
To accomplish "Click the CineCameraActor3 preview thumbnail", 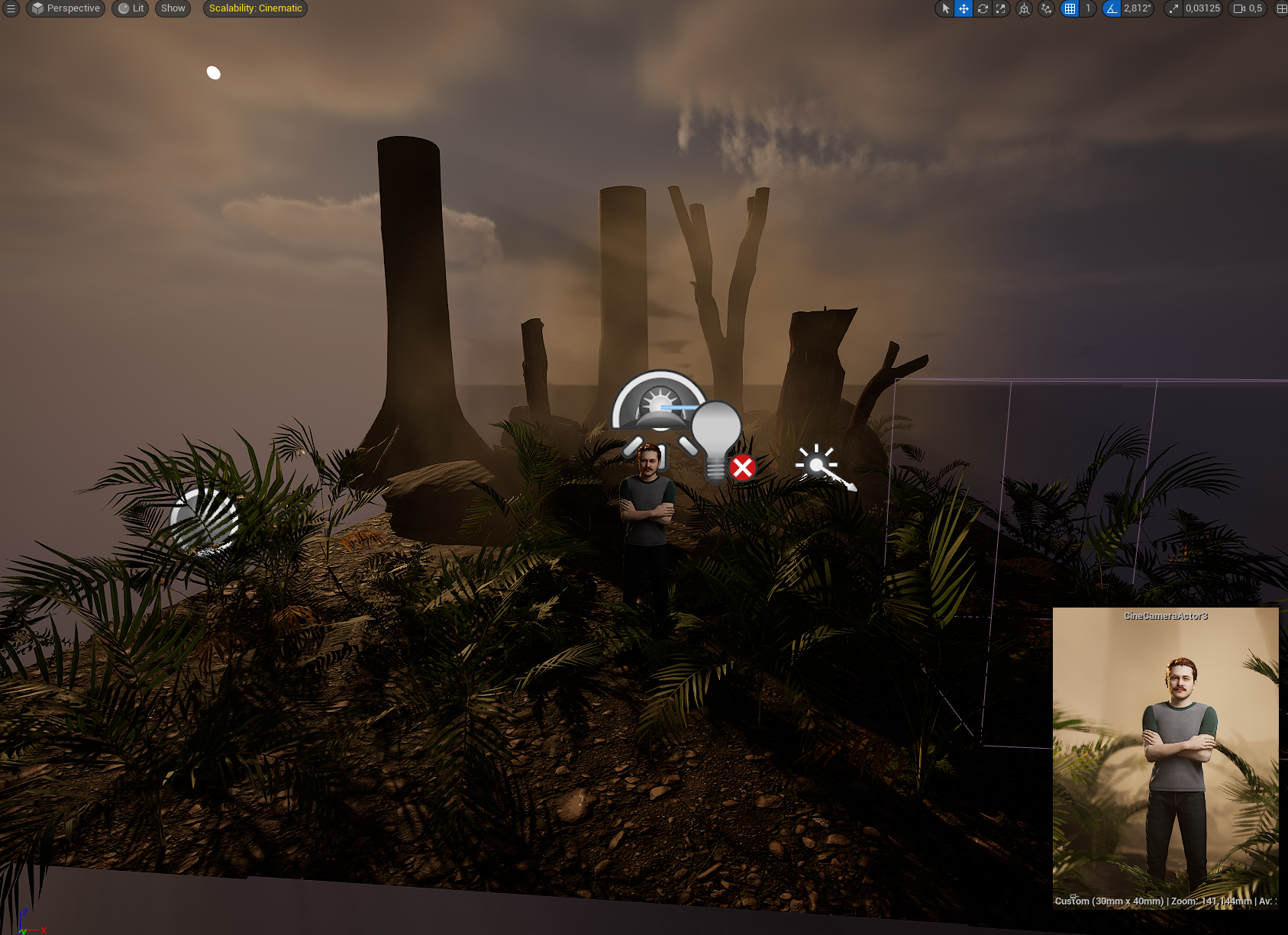I will (1165, 757).
